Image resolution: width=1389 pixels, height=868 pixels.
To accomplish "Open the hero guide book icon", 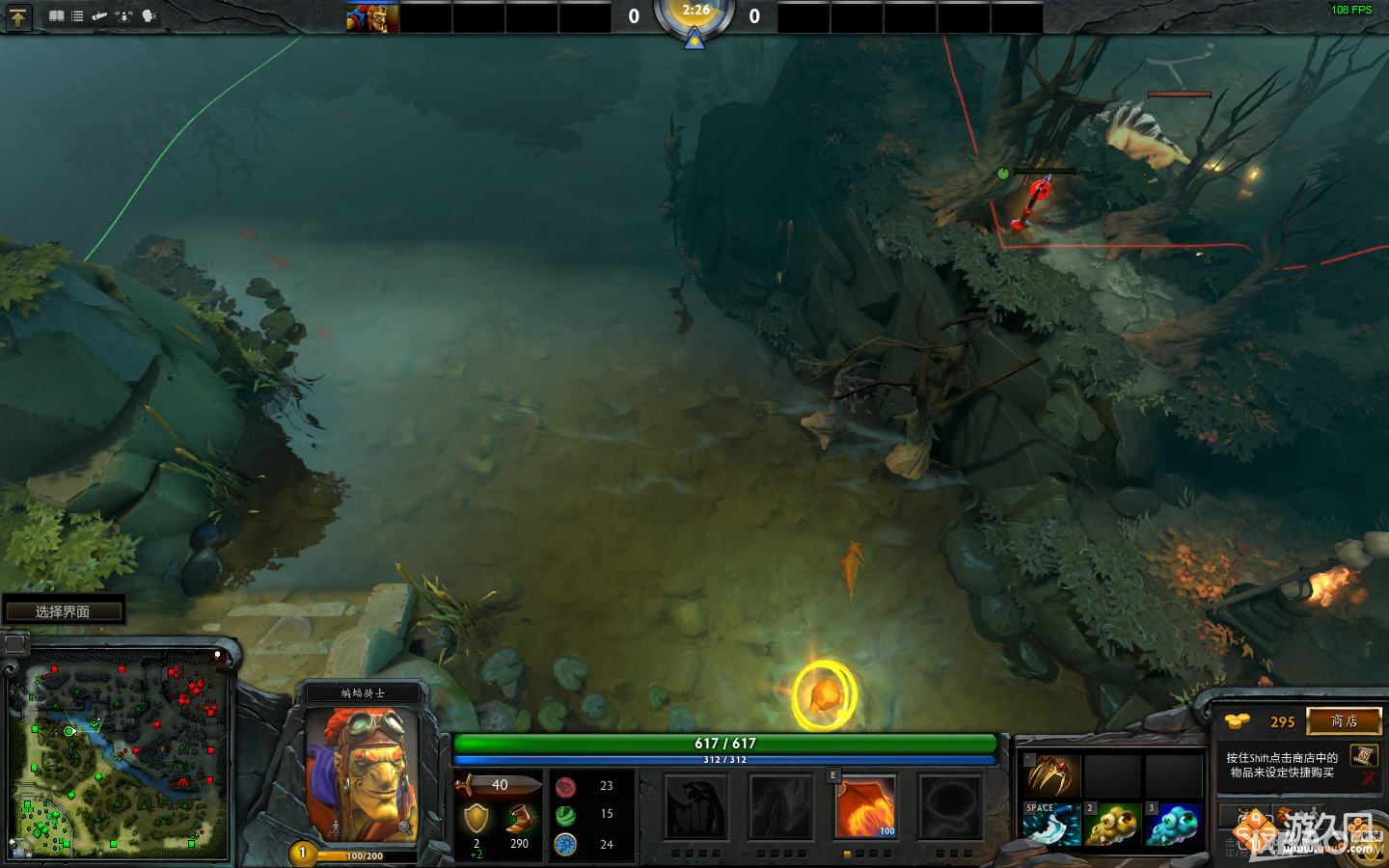I will click(x=56, y=15).
